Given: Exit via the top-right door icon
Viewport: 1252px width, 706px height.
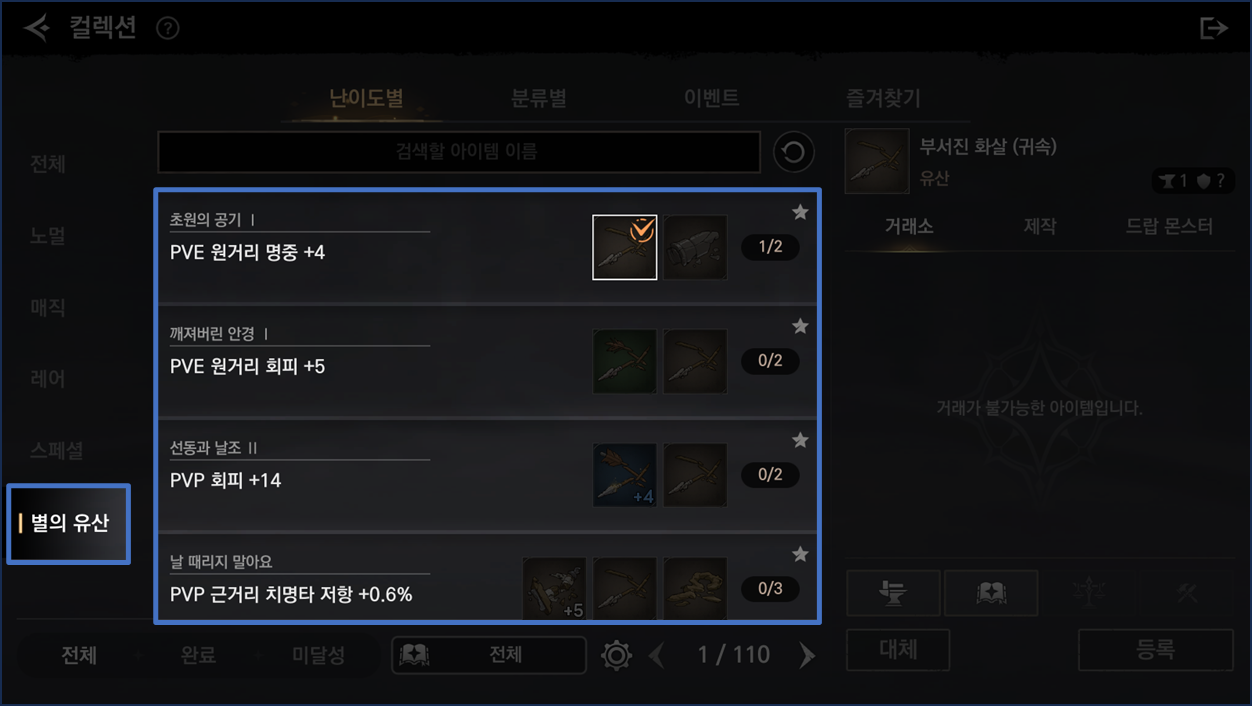Looking at the screenshot, I should pos(1213,28).
